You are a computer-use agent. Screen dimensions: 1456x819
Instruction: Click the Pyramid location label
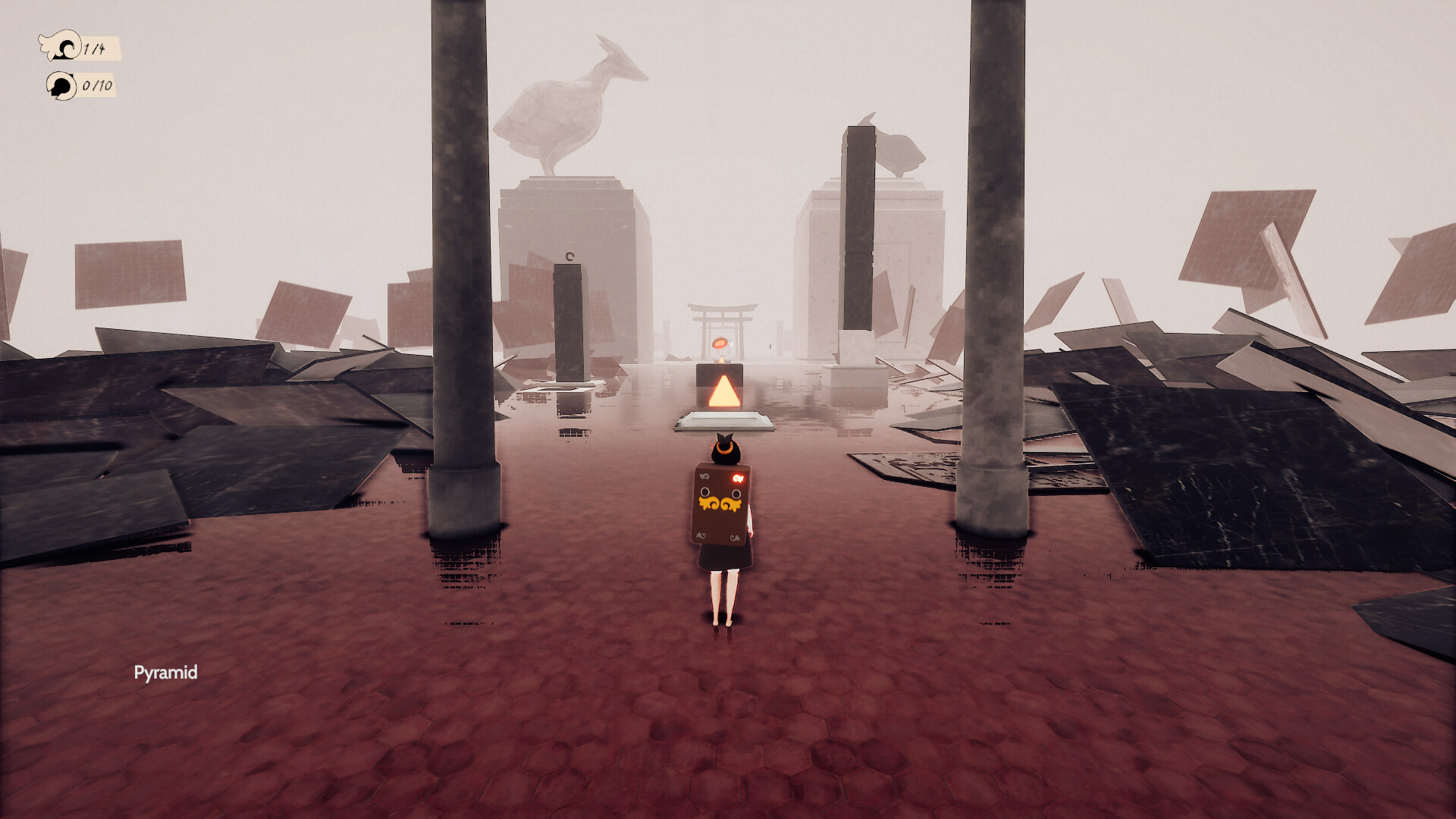click(x=167, y=672)
